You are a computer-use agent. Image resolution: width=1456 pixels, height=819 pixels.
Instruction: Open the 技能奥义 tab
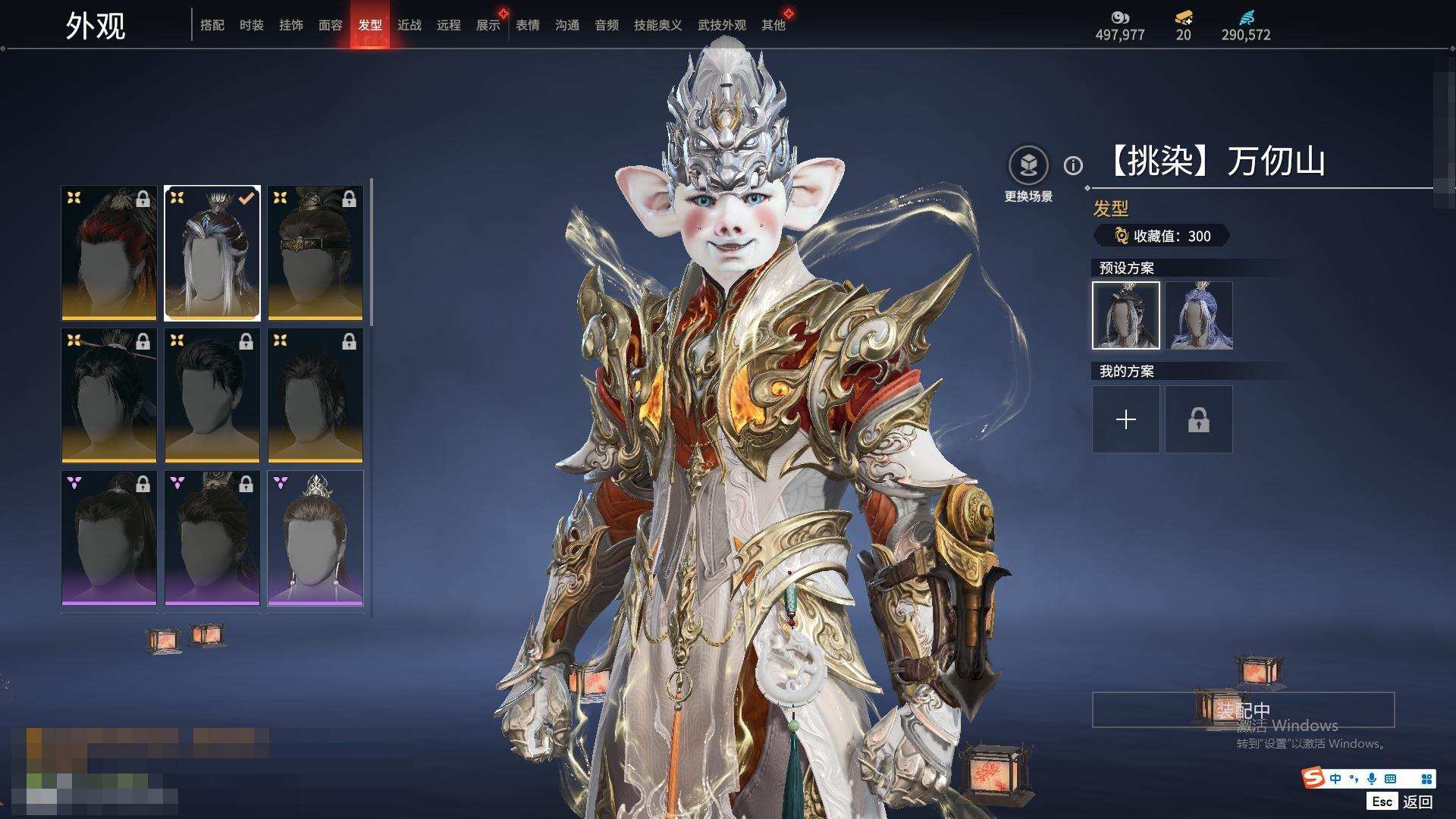[657, 25]
